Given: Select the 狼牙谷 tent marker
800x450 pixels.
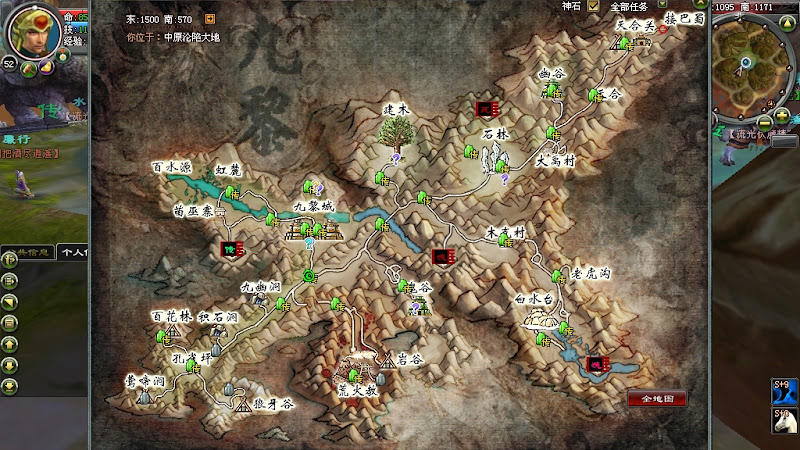Looking at the screenshot, I should pyautogui.click(x=244, y=403).
